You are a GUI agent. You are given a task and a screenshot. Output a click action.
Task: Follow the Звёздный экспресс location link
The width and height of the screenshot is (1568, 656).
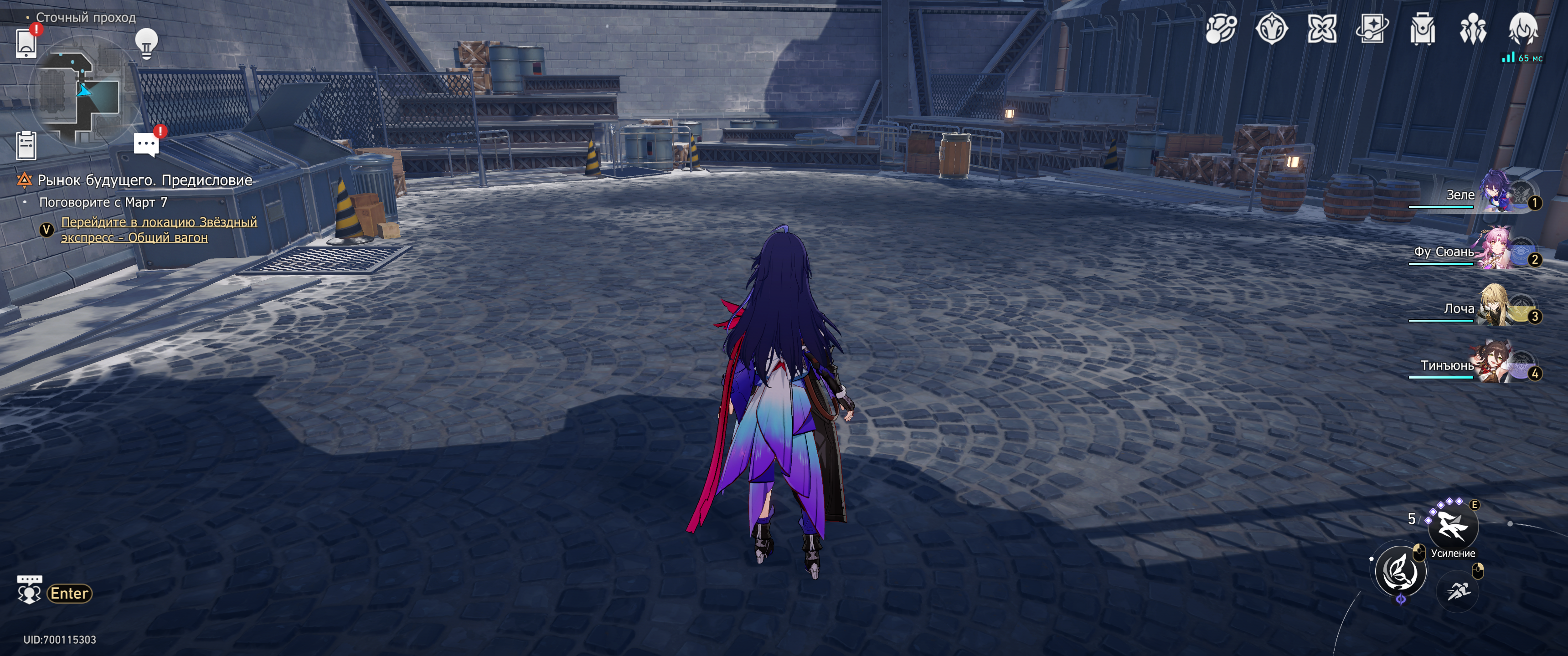tap(158, 230)
